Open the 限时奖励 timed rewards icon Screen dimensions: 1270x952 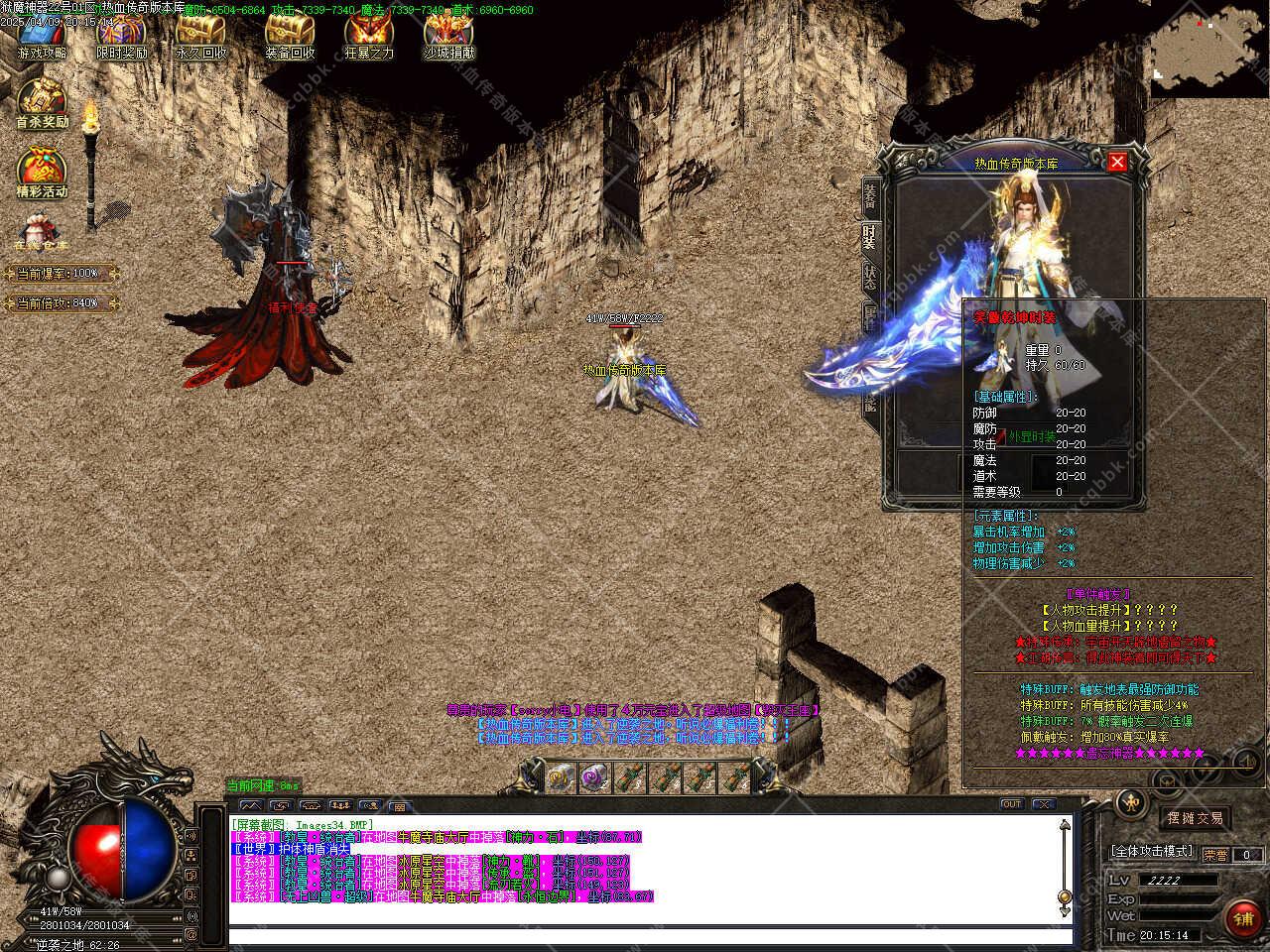[x=121, y=36]
